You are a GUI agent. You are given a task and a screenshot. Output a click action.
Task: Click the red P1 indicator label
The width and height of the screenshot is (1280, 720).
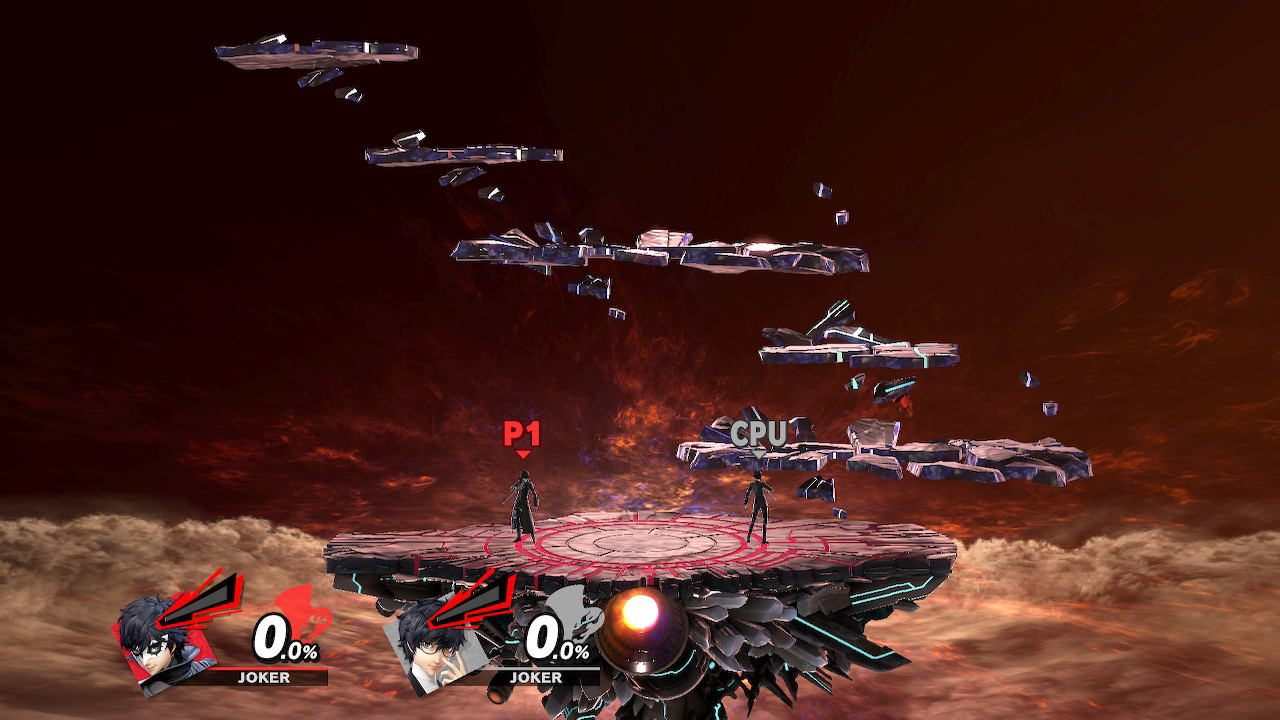[x=521, y=432]
